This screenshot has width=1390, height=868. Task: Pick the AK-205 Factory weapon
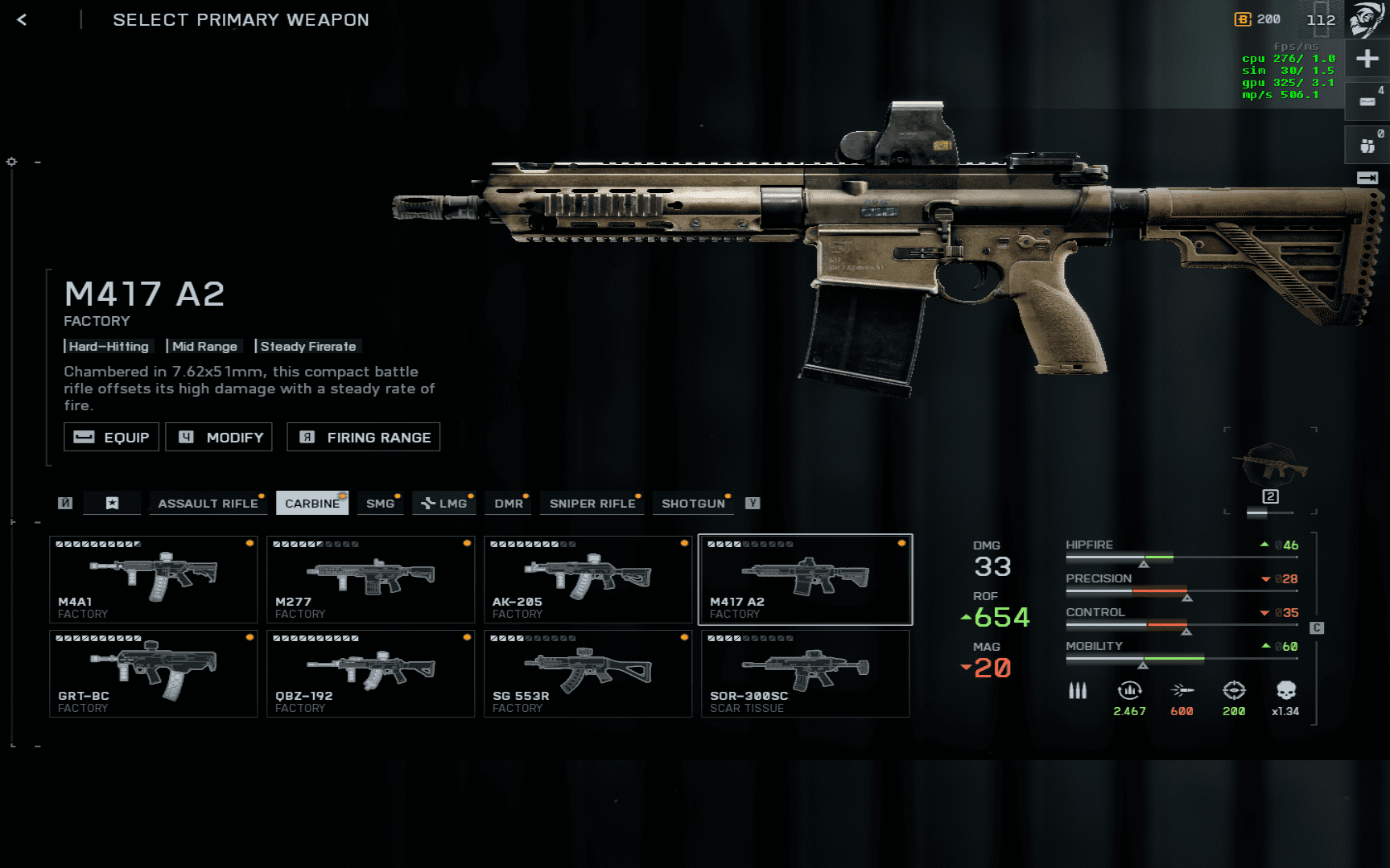click(588, 579)
